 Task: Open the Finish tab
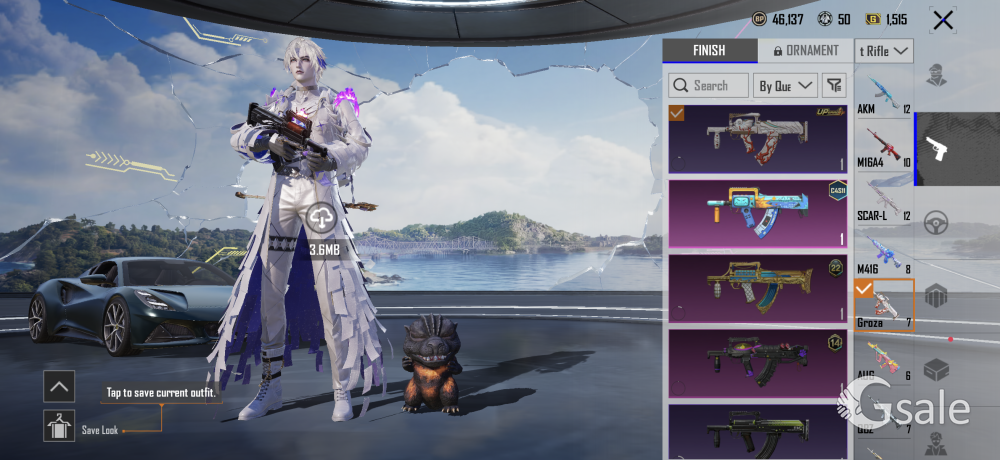(708, 51)
